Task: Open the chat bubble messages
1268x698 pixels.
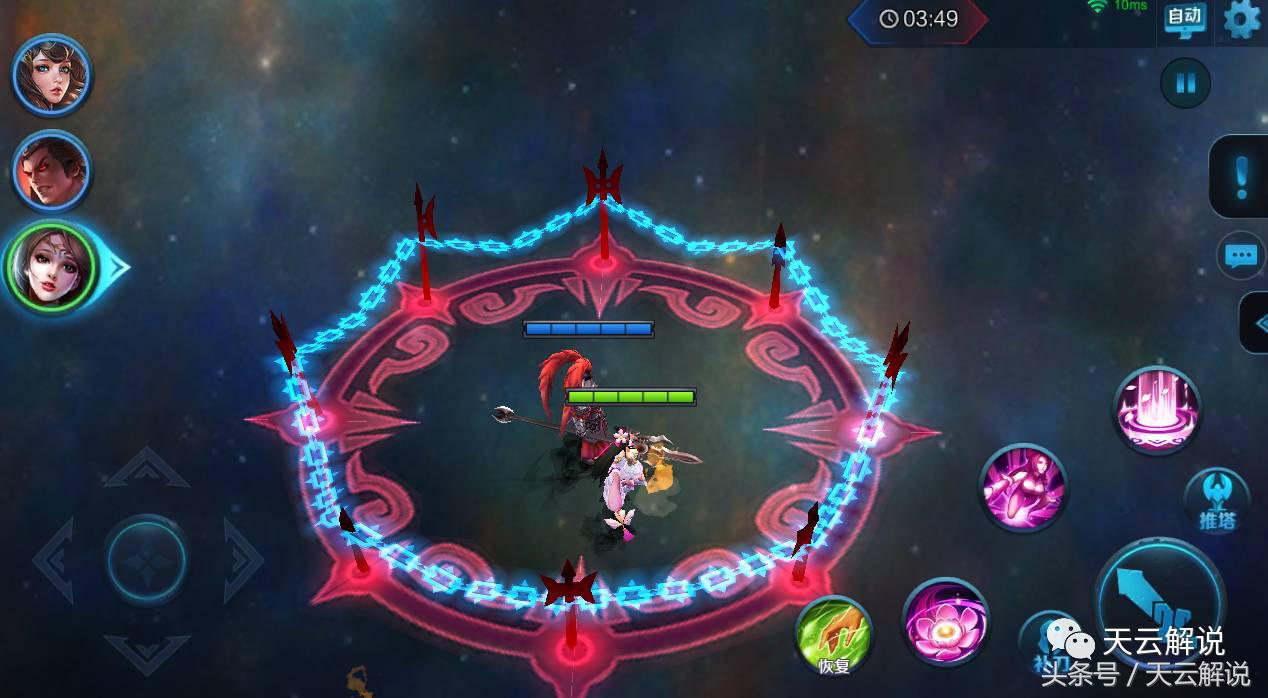Action: 1241,256
